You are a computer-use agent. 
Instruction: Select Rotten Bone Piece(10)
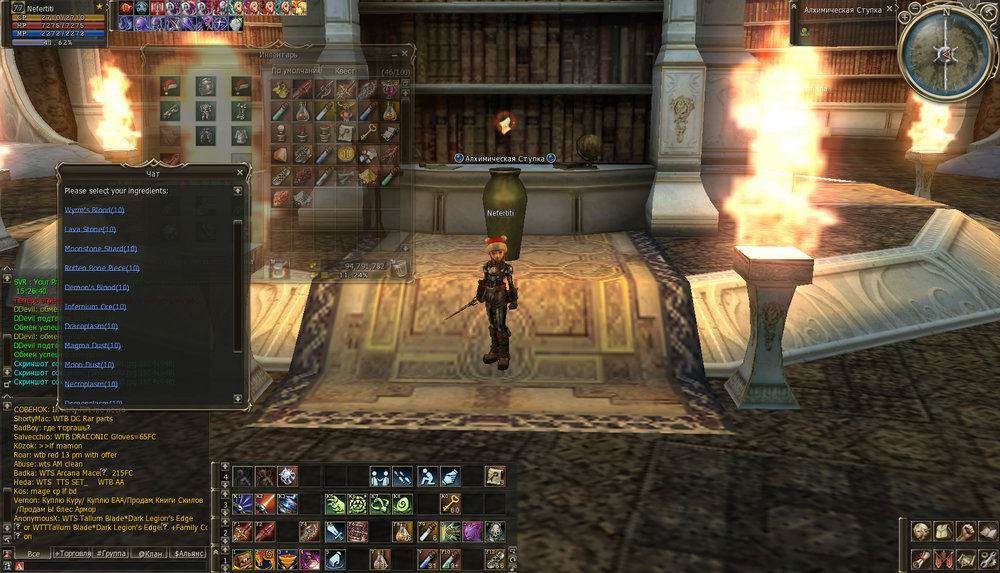coord(101,268)
